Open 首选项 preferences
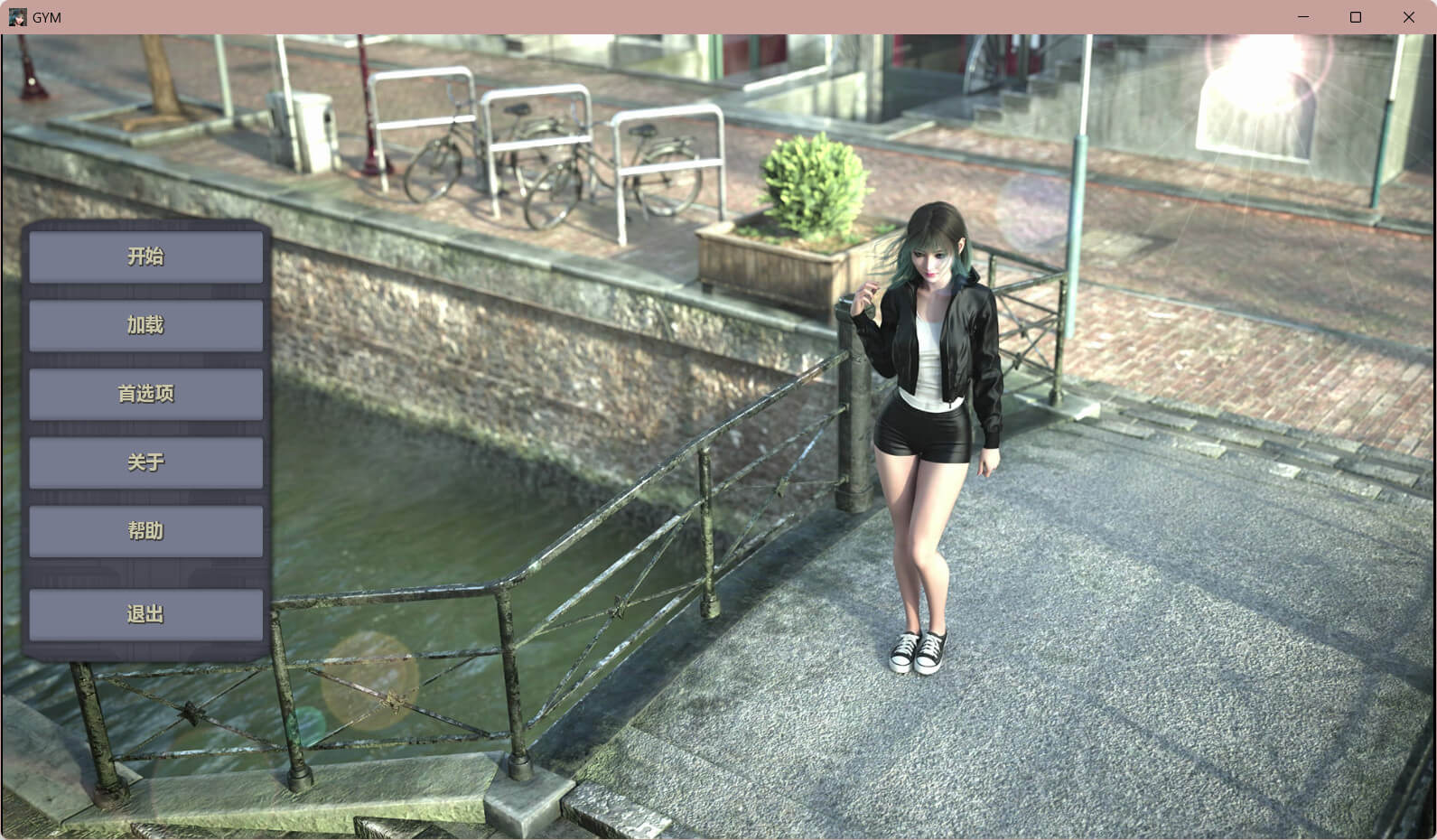1437x840 pixels. coord(145,394)
